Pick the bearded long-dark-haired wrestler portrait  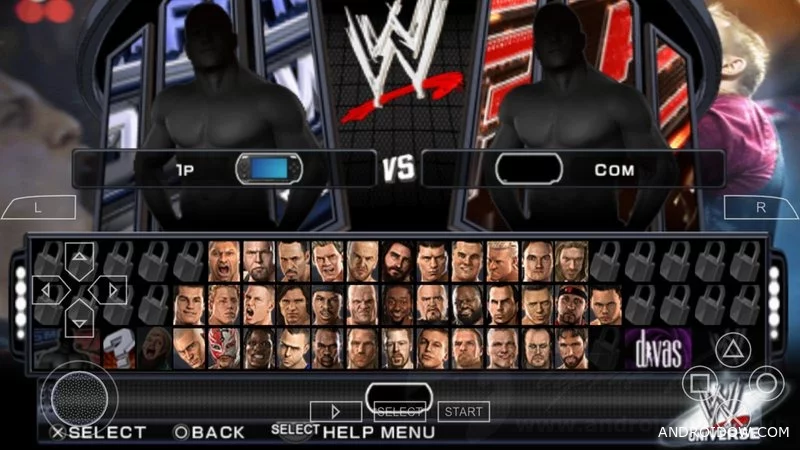point(398,260)
